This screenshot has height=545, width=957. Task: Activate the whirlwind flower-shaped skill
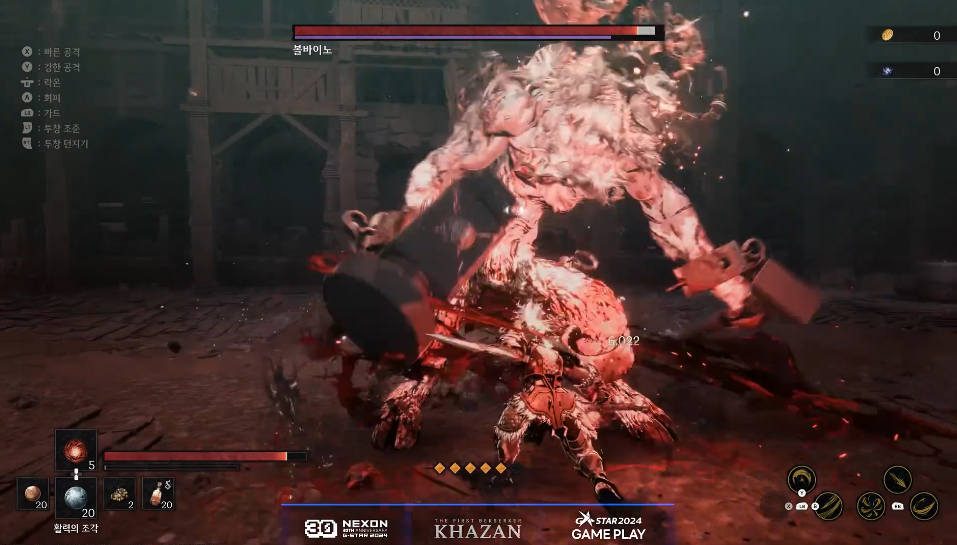(870, 506)
